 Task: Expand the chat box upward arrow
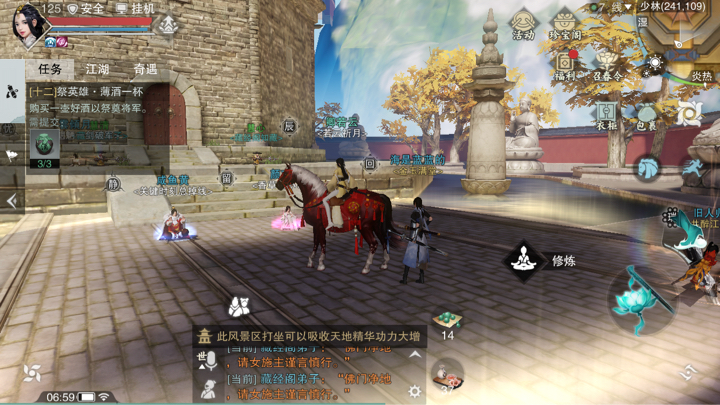[415, 357]
